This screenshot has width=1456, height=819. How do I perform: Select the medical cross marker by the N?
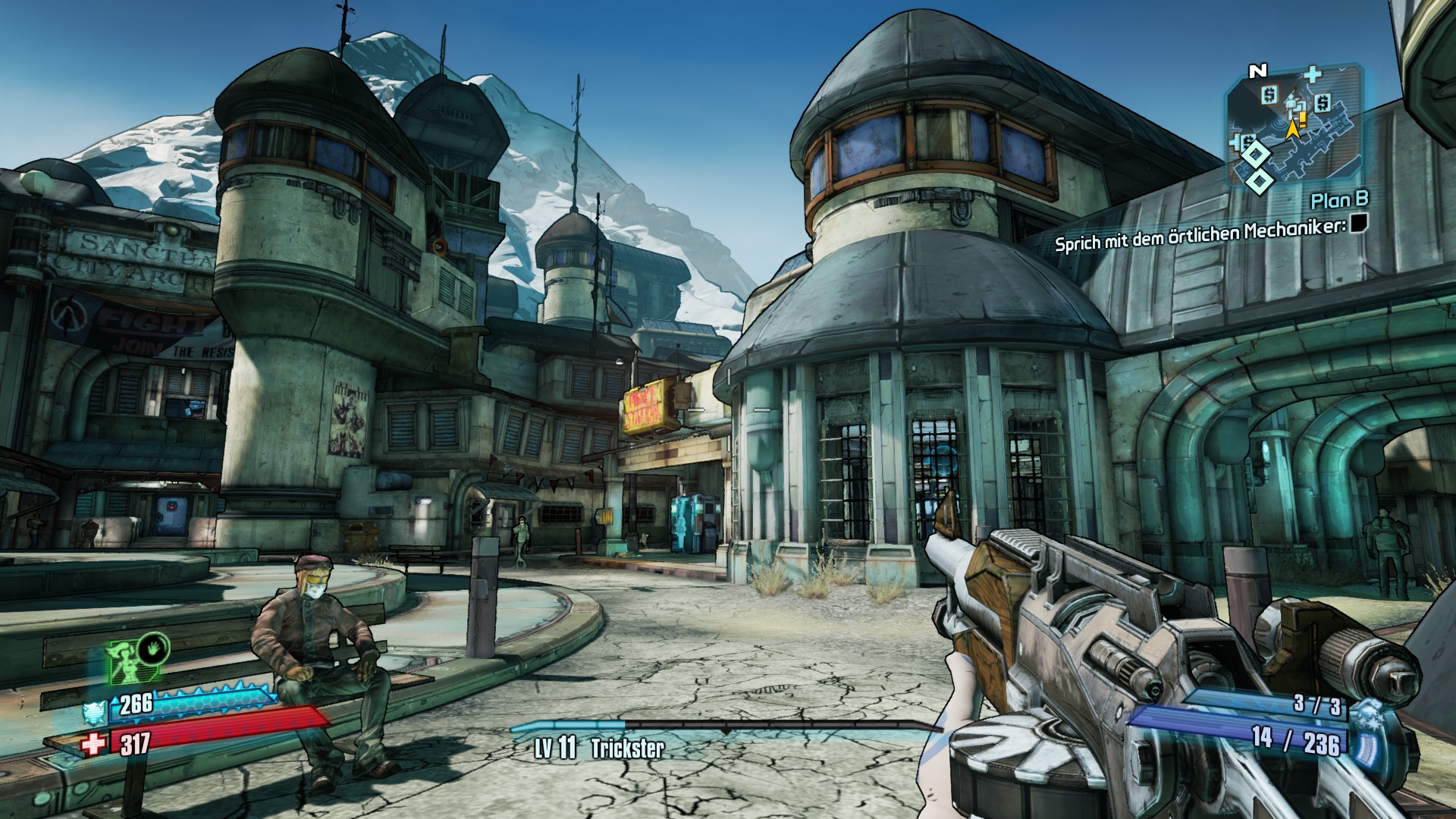(1312, 74)
